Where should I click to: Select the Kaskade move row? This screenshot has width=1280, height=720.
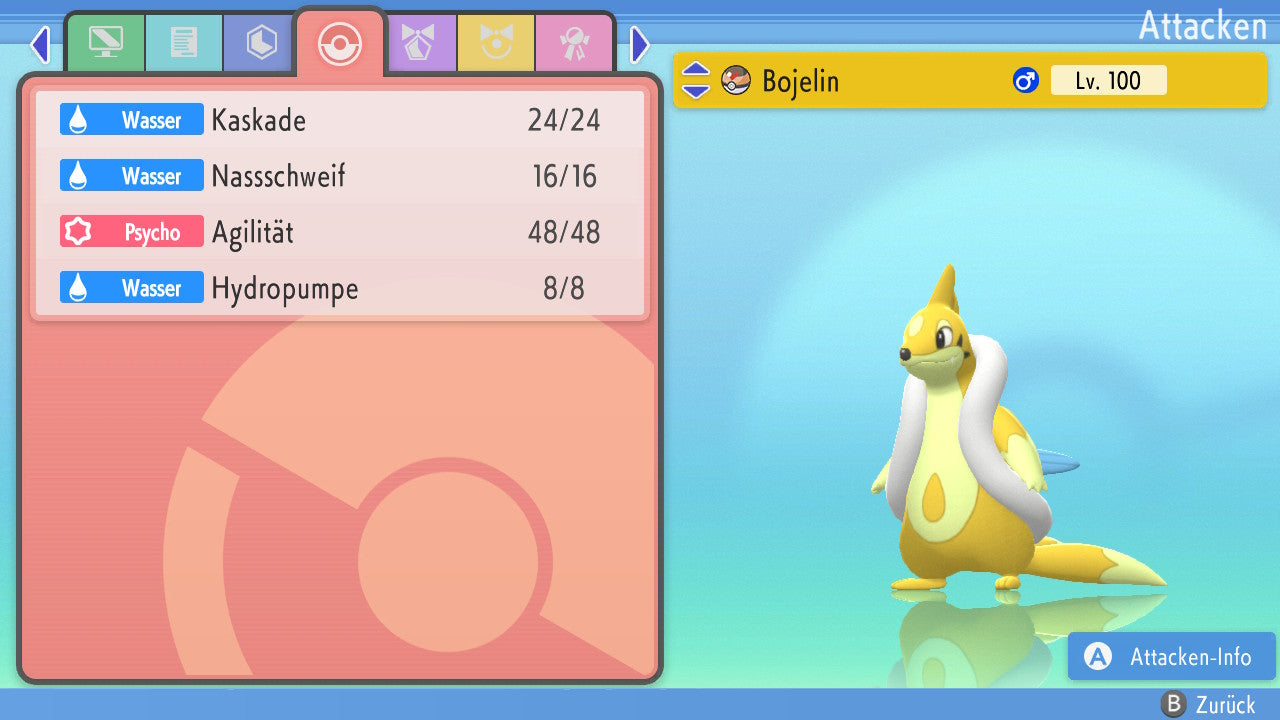tap(340, 121)
